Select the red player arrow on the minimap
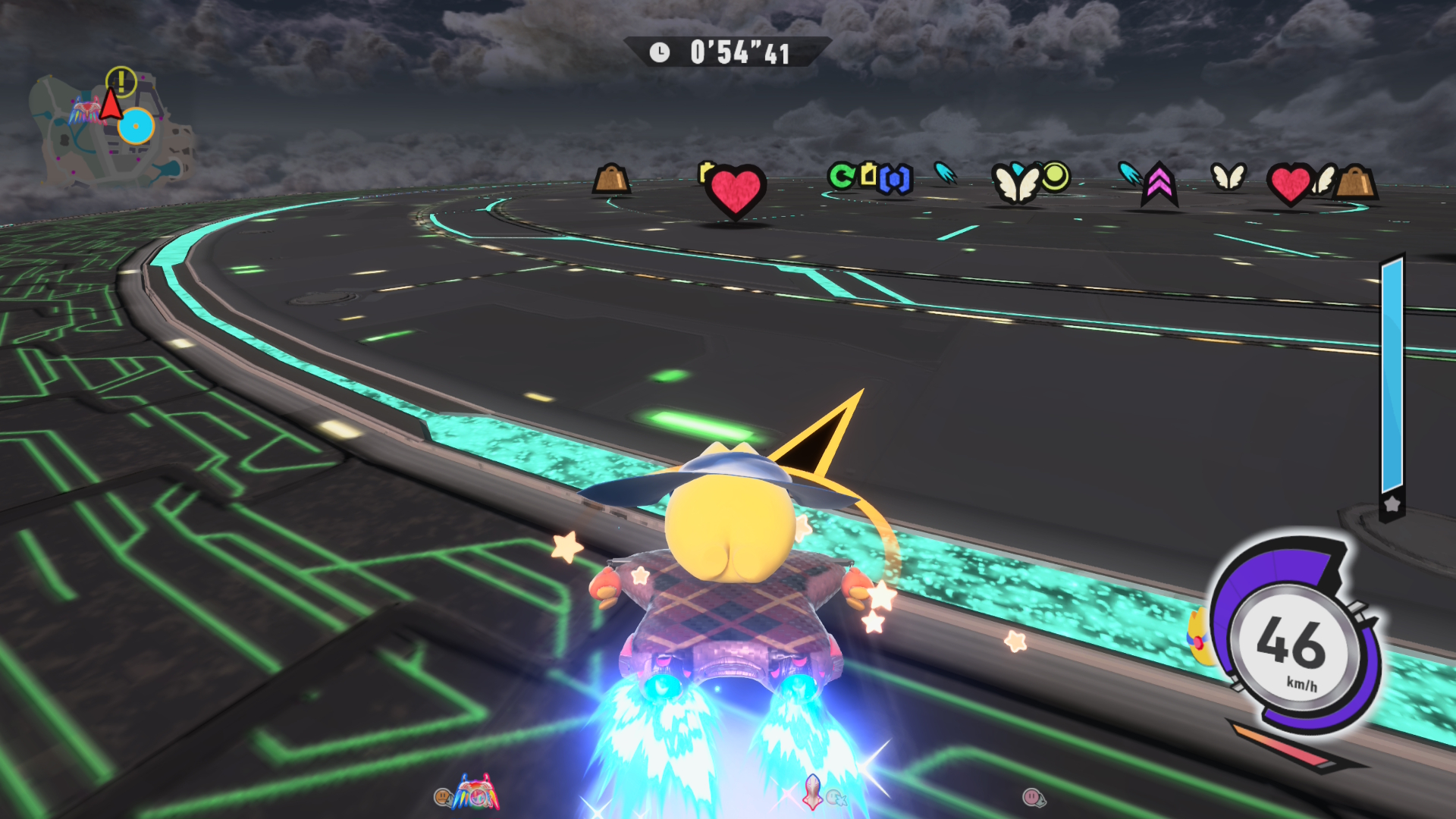 111,105
